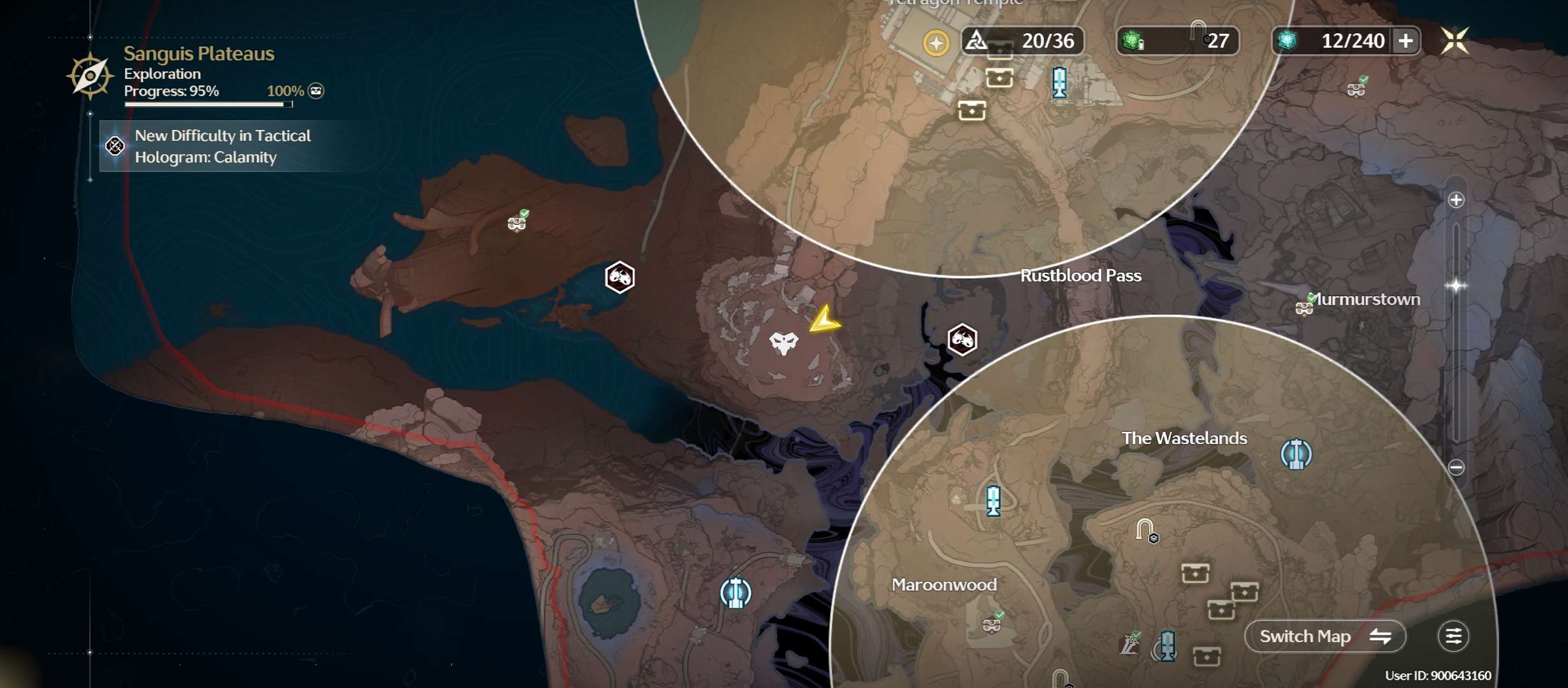Open Sanguis Plateaus exploration progress compass

(x=90, y=76)
